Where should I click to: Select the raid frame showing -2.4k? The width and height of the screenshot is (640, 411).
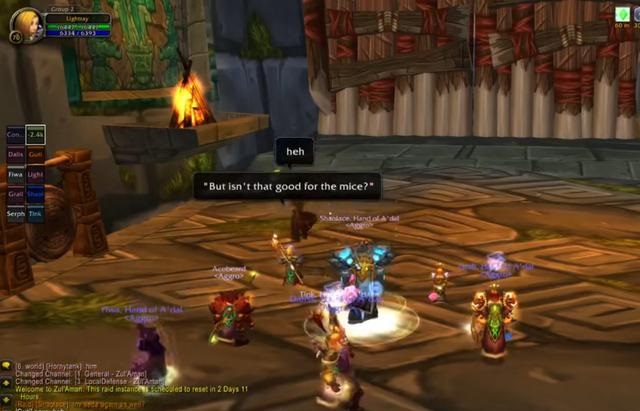click(35, 134)
